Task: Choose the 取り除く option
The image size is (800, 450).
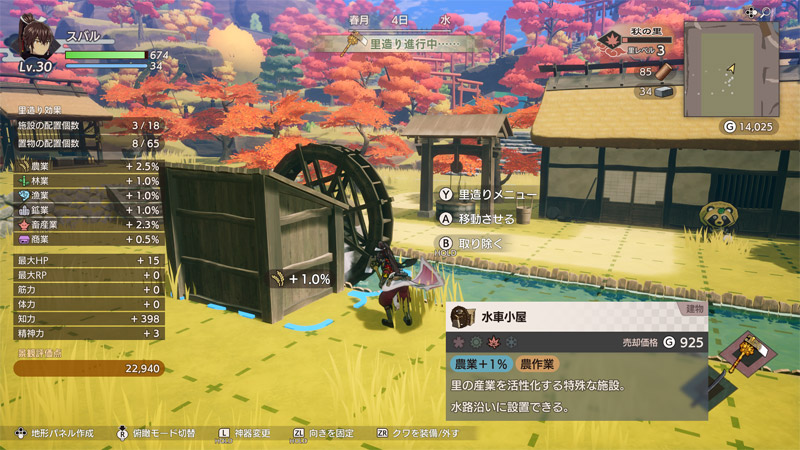Action: coord(472,242)
